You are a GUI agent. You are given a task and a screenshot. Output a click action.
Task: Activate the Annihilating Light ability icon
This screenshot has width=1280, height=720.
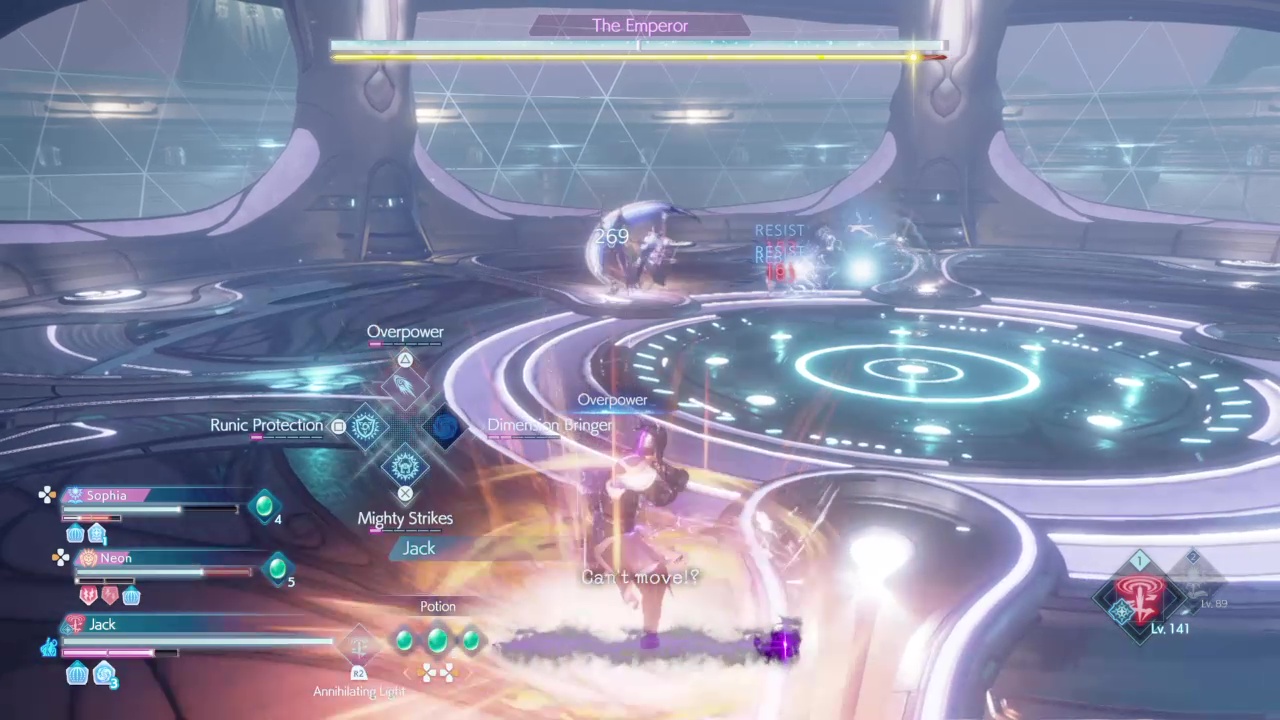click(359, 648)
